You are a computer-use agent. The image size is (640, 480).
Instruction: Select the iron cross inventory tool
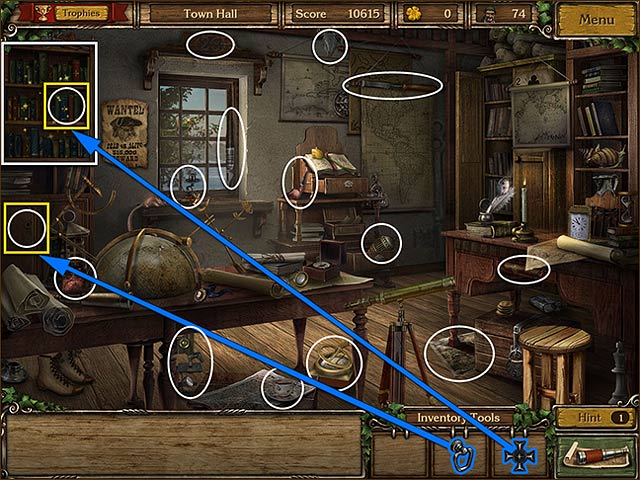coord(519,455)
